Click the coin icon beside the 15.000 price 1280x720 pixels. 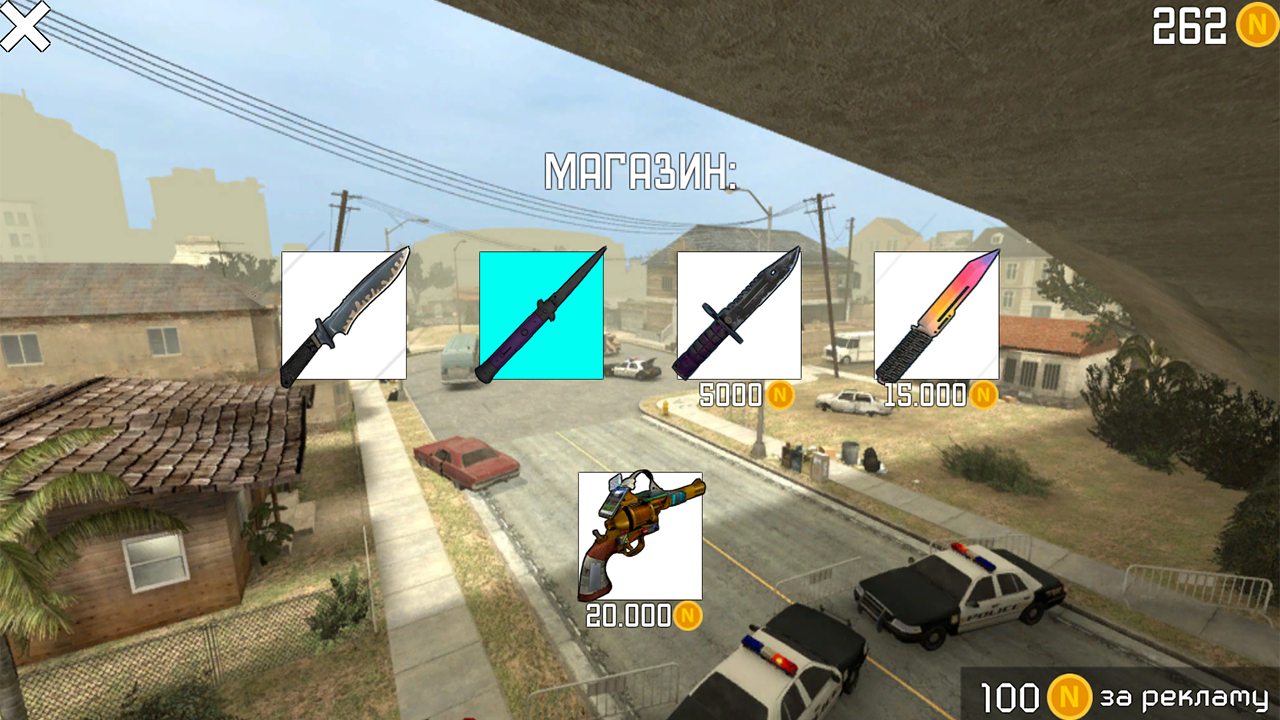(984, 396)
